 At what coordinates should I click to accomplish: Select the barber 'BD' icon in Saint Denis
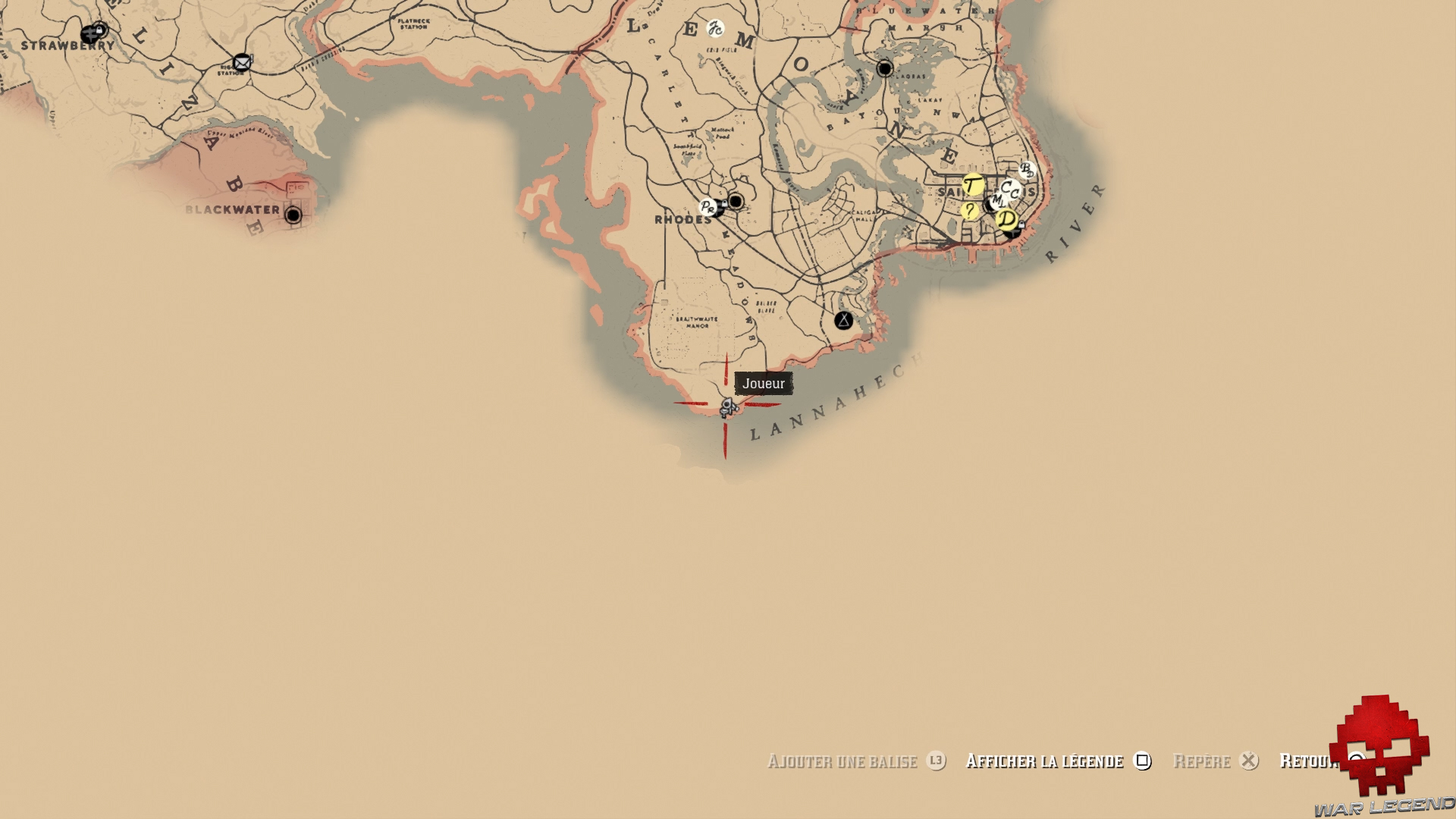[1027, 170]
